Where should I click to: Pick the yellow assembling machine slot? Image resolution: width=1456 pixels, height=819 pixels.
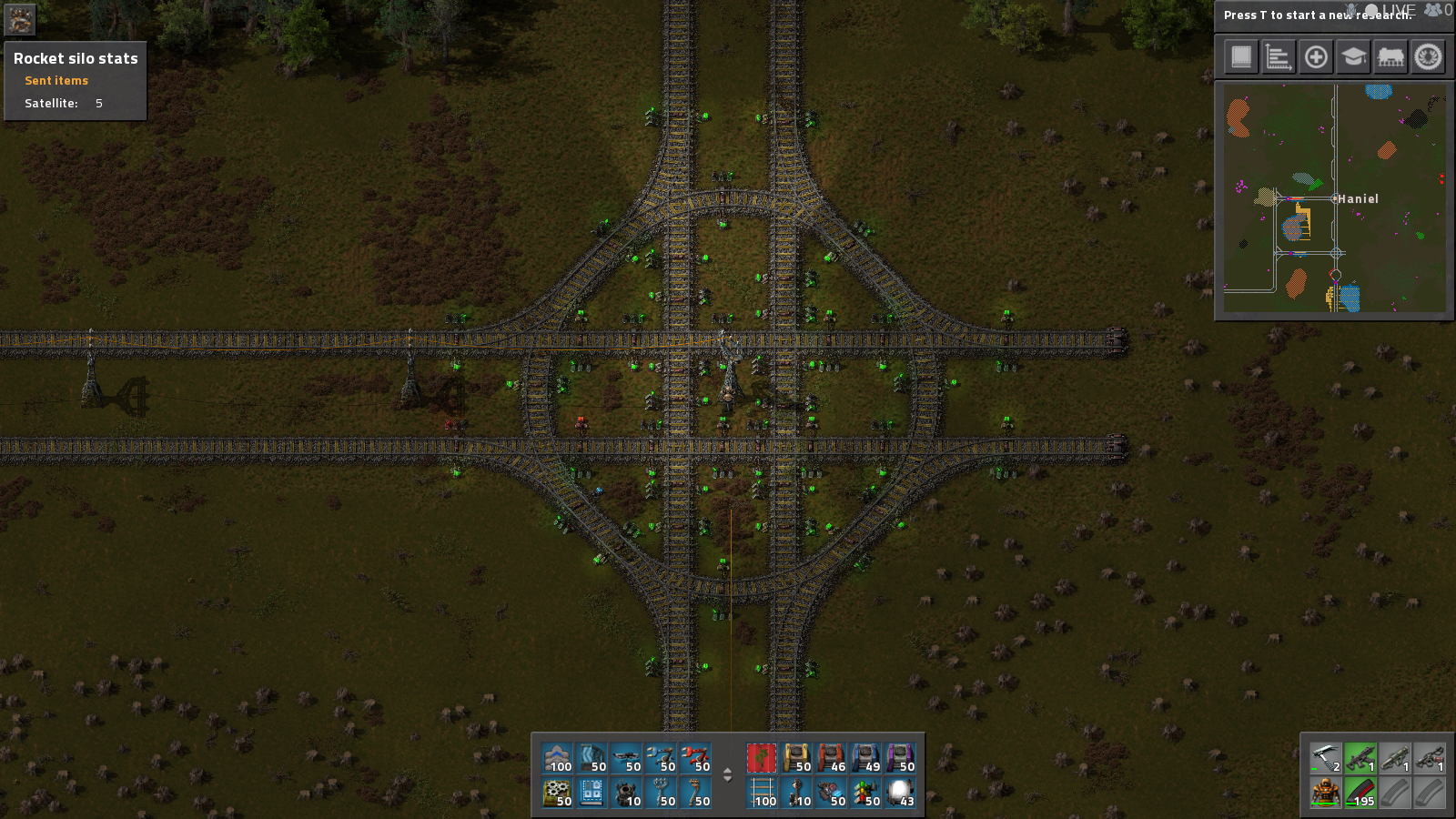(x=796, y=758)
